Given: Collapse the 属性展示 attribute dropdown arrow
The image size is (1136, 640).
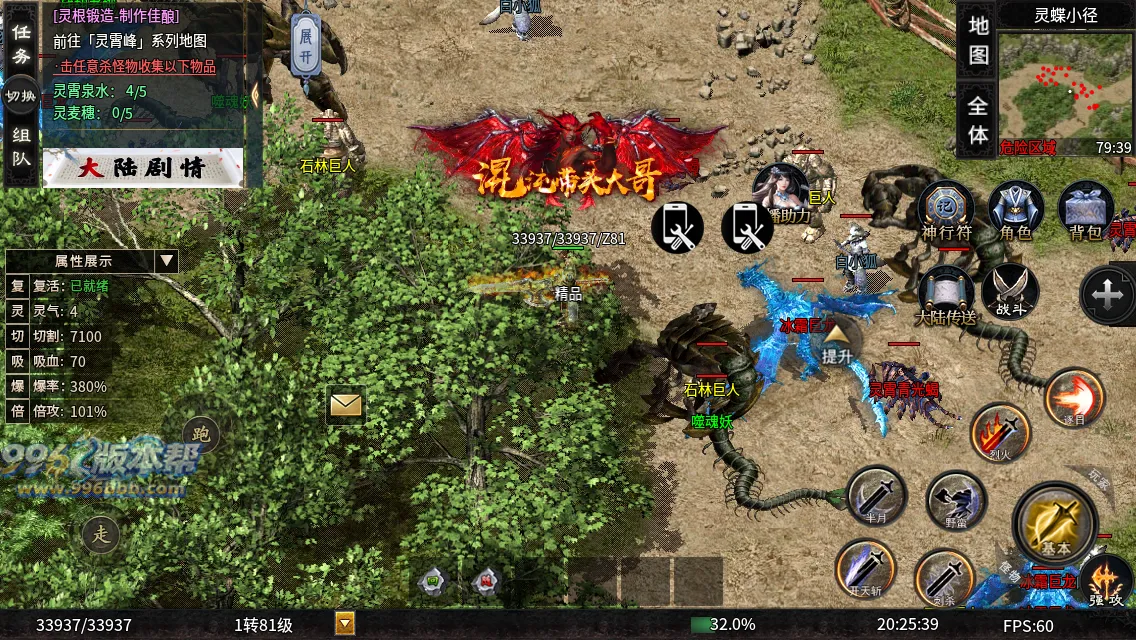Looking at the screenshot, I should [166, 261].
